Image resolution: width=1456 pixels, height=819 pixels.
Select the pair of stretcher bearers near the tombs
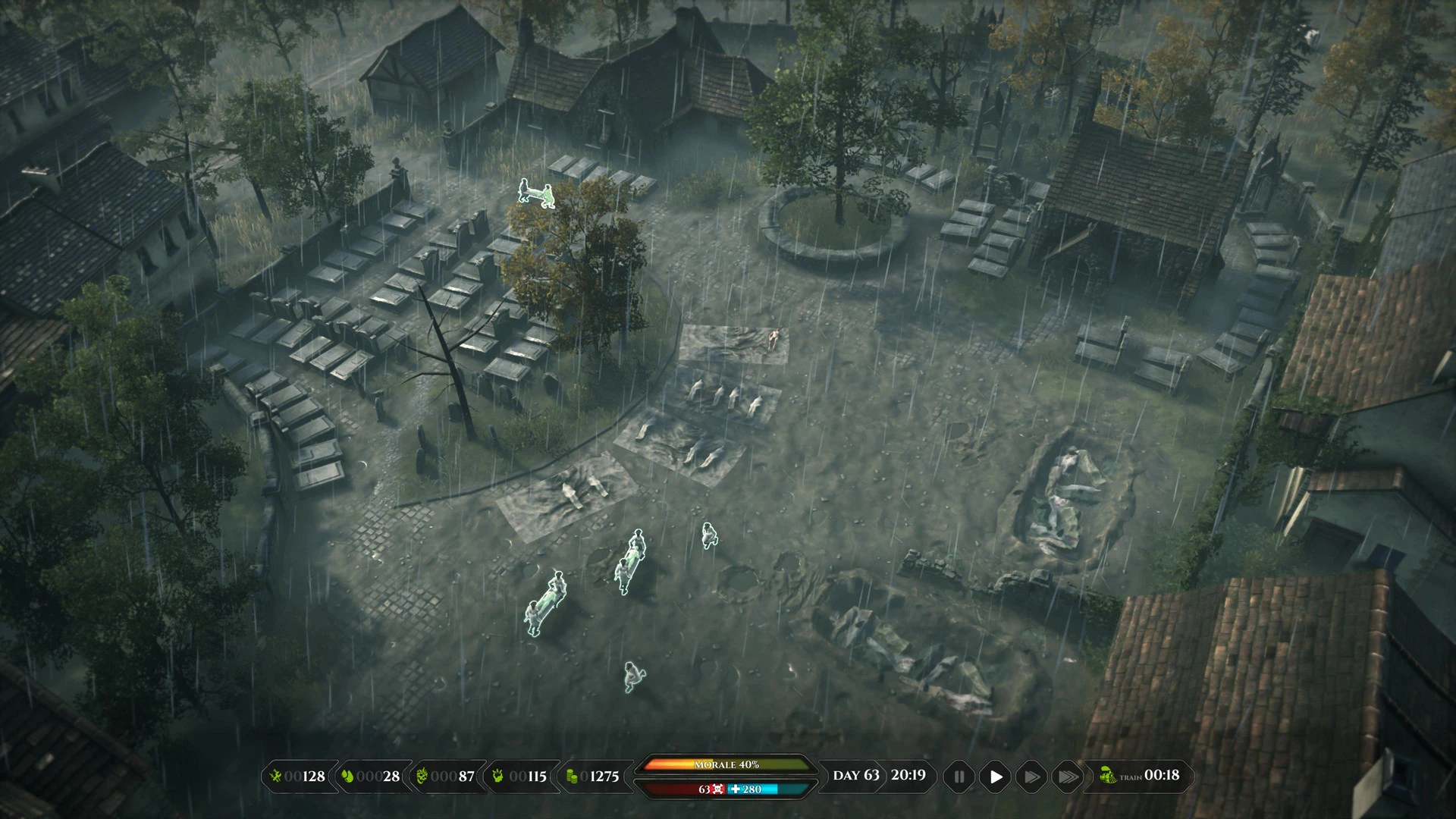(x=536, y=193)
